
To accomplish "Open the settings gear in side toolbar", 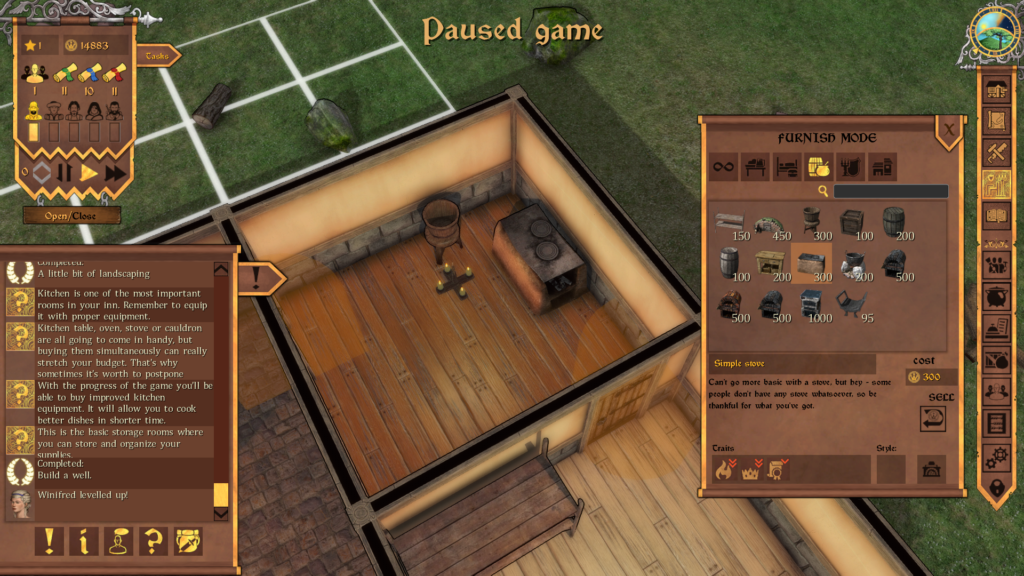I will point(996,457).
